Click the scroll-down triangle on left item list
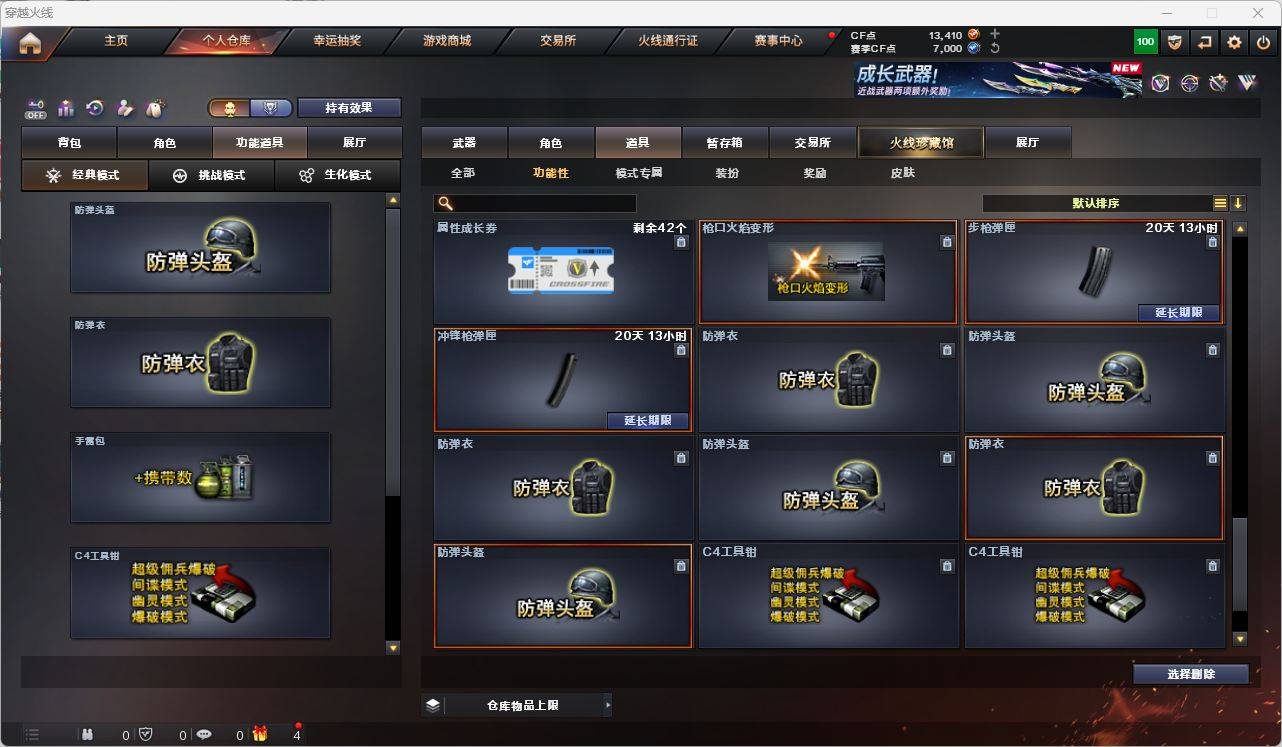The image size is (1282, 747). pyautogui.click(x=392, y=650)
